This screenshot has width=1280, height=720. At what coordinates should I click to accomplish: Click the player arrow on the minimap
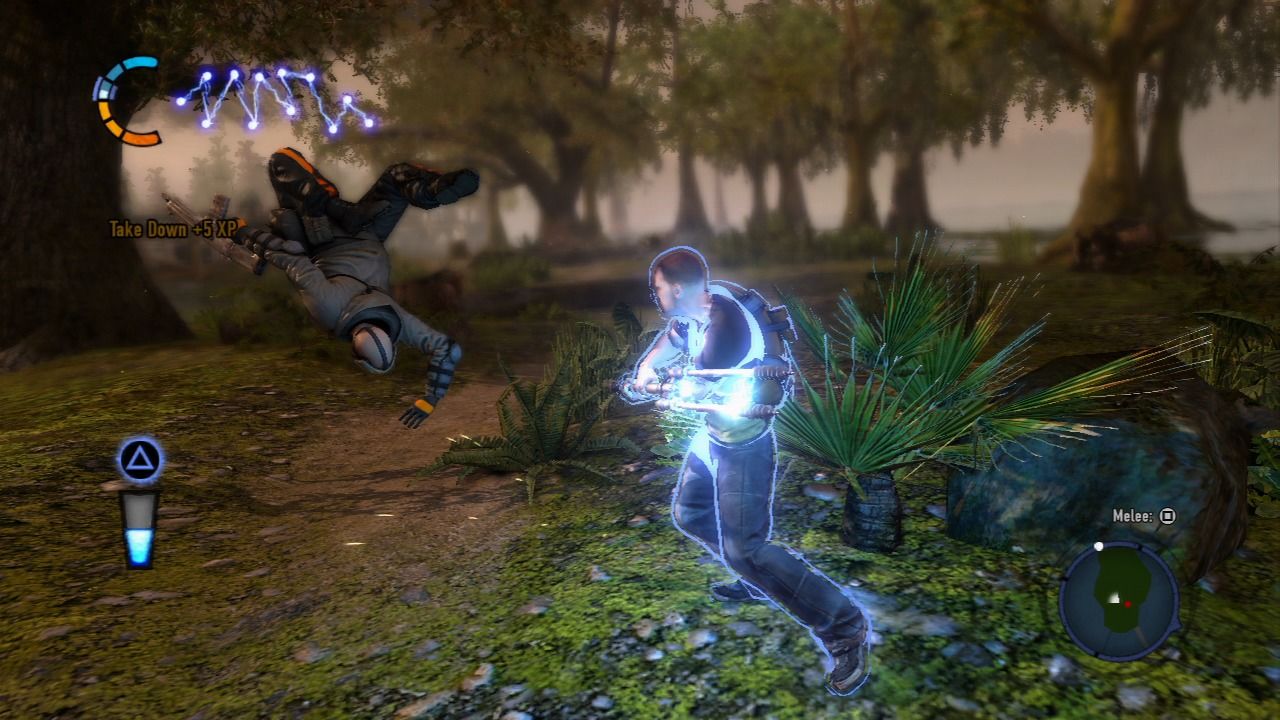click(x=1112, y=597)
